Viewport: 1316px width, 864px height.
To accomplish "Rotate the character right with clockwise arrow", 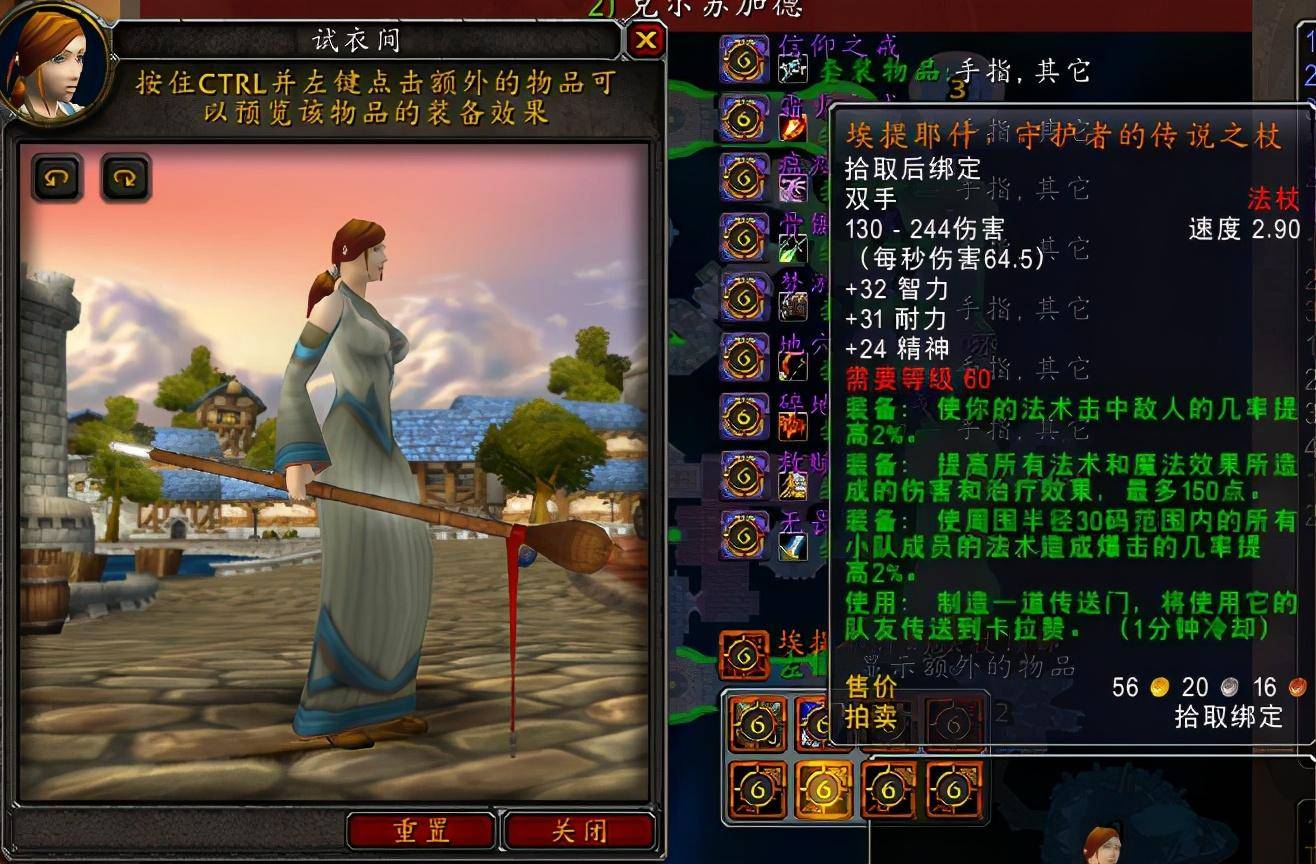I will (124, 179).
